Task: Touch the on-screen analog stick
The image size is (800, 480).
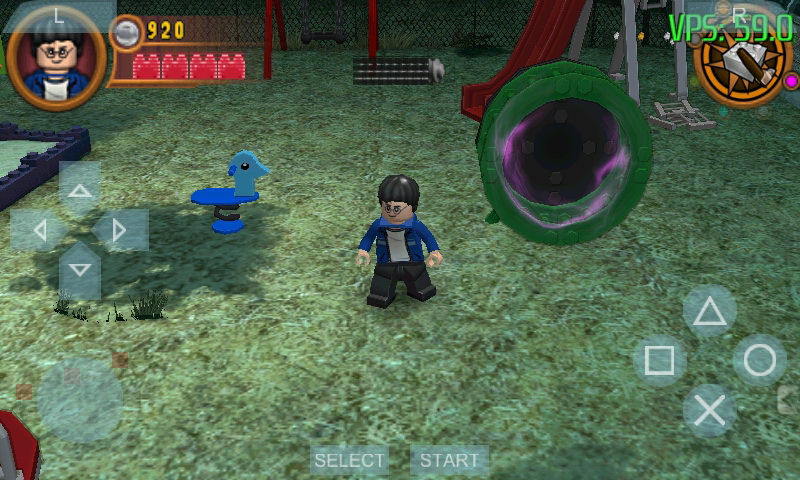Action: [x=80, y=400]
